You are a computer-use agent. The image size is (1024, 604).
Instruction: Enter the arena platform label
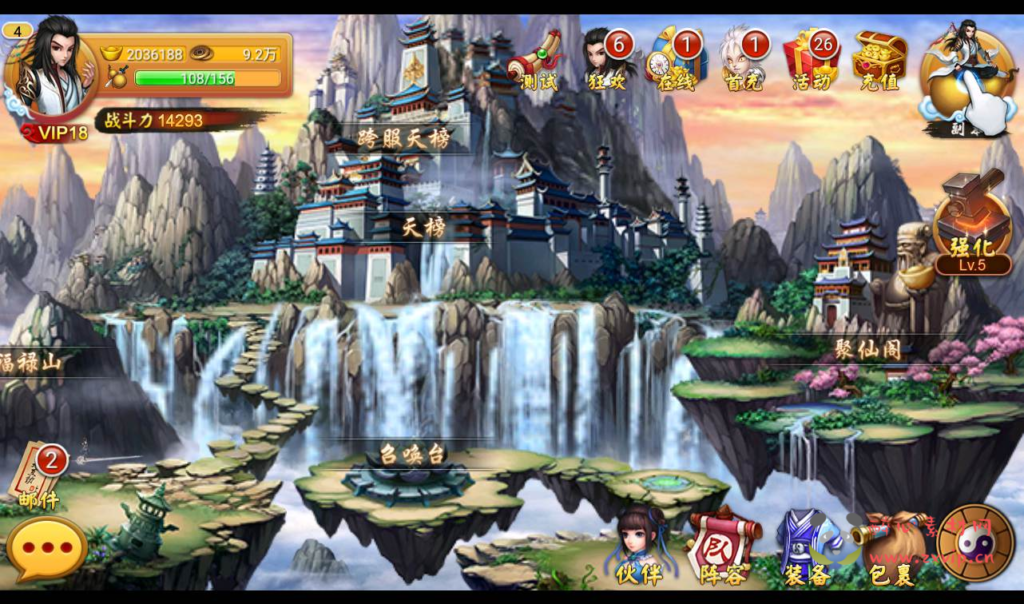[412, 453]
